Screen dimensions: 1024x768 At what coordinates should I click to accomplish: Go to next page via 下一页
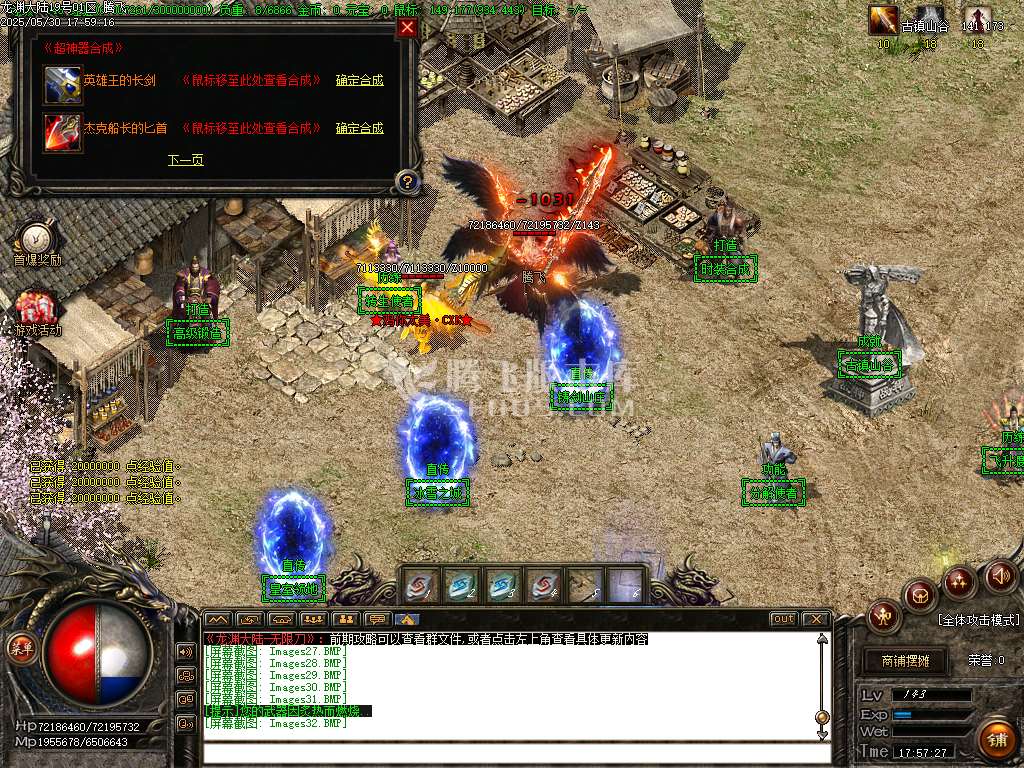(185, 160)
